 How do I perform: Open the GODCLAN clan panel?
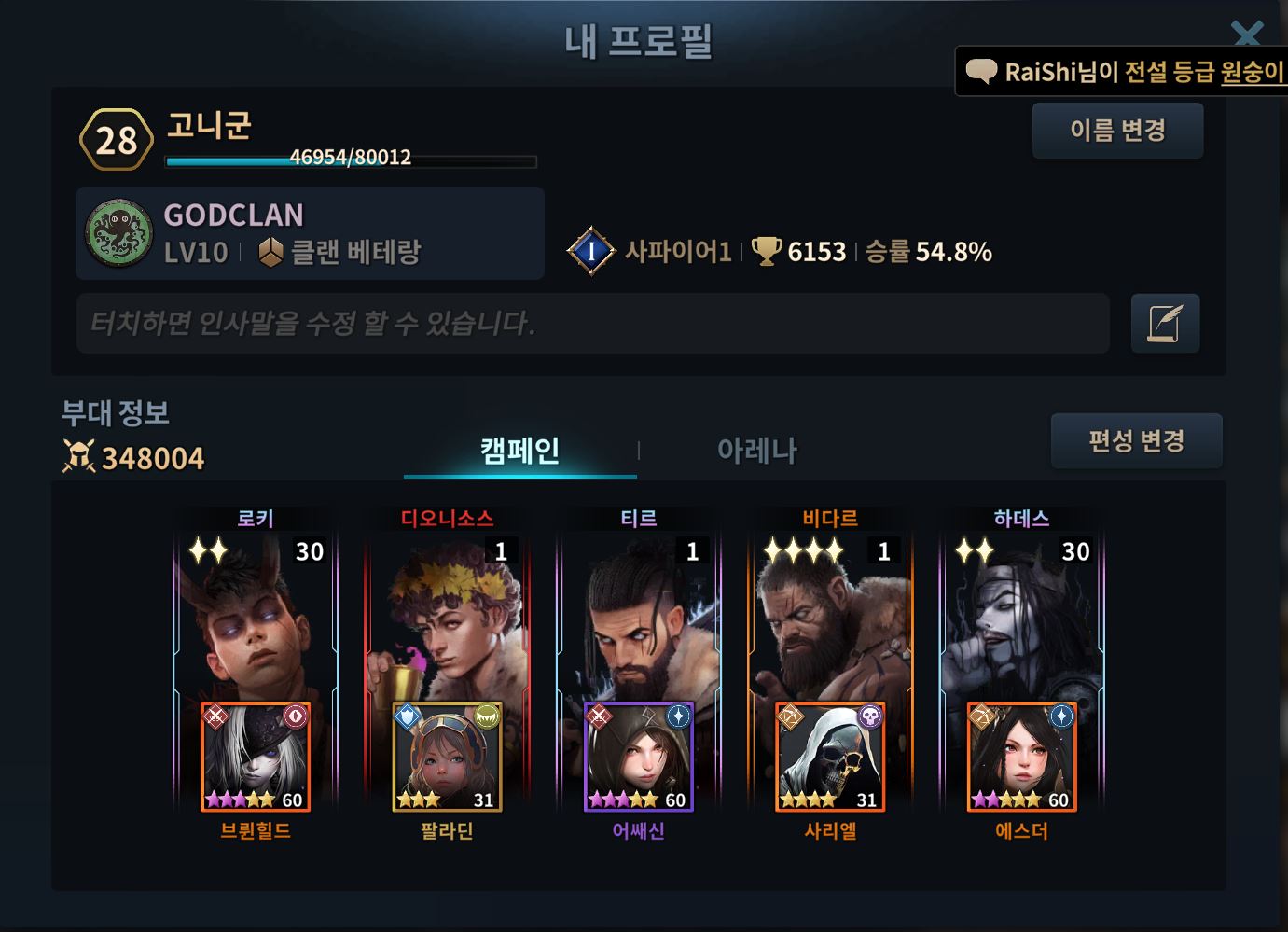(x=310, y=233)
